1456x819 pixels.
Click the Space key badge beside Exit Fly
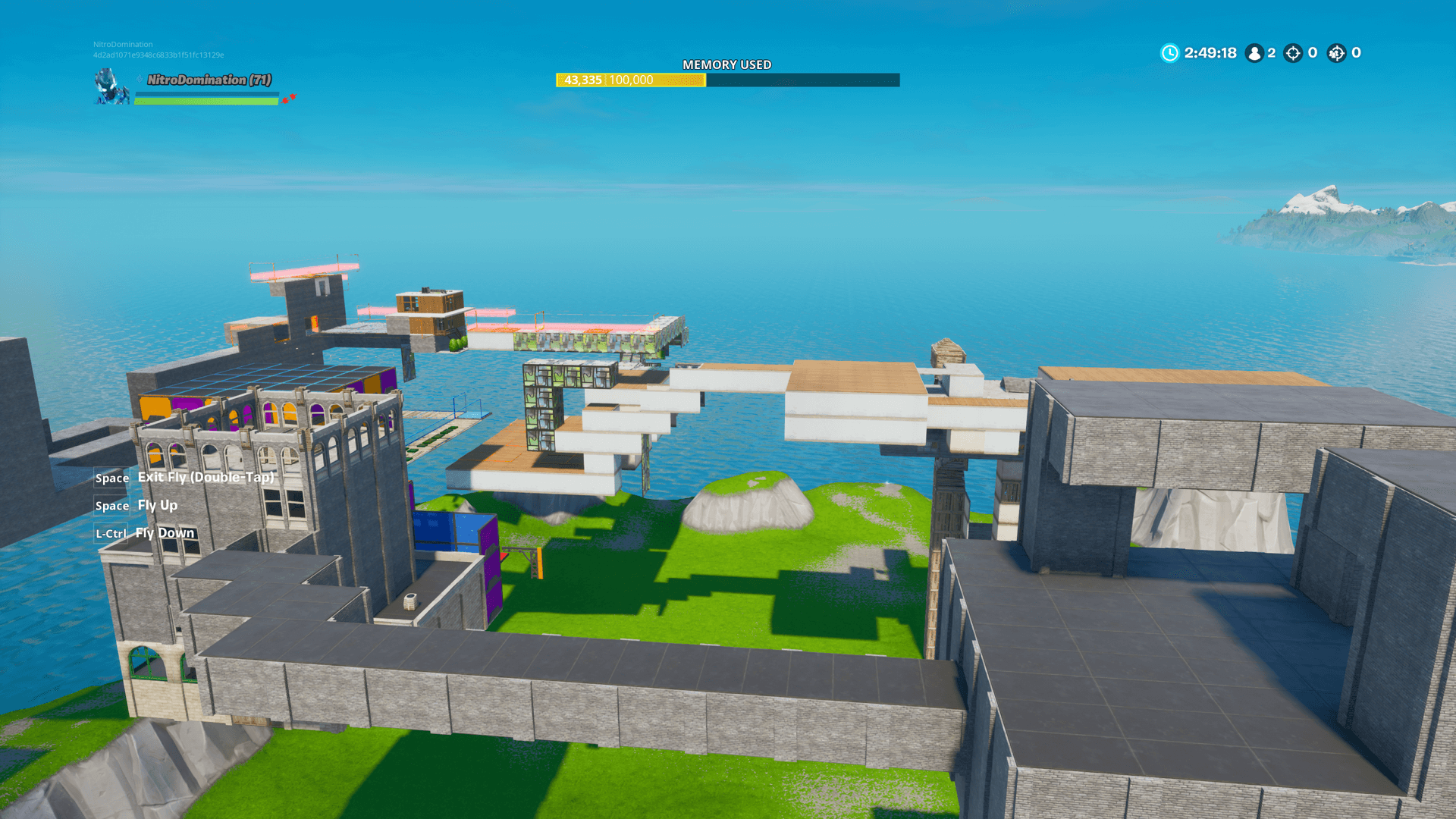coord(111,478)
